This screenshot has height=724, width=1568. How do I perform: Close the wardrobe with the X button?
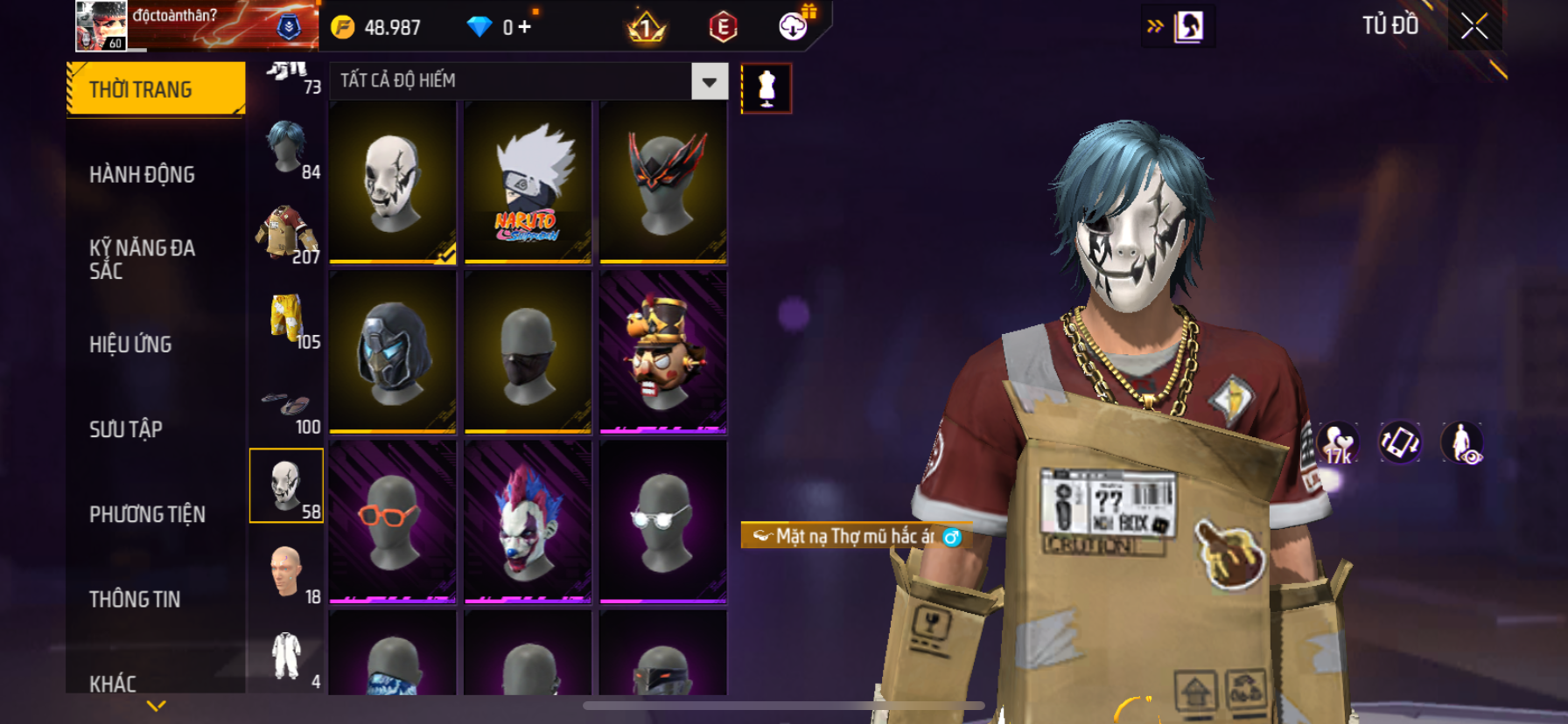tap(1474, 27)
